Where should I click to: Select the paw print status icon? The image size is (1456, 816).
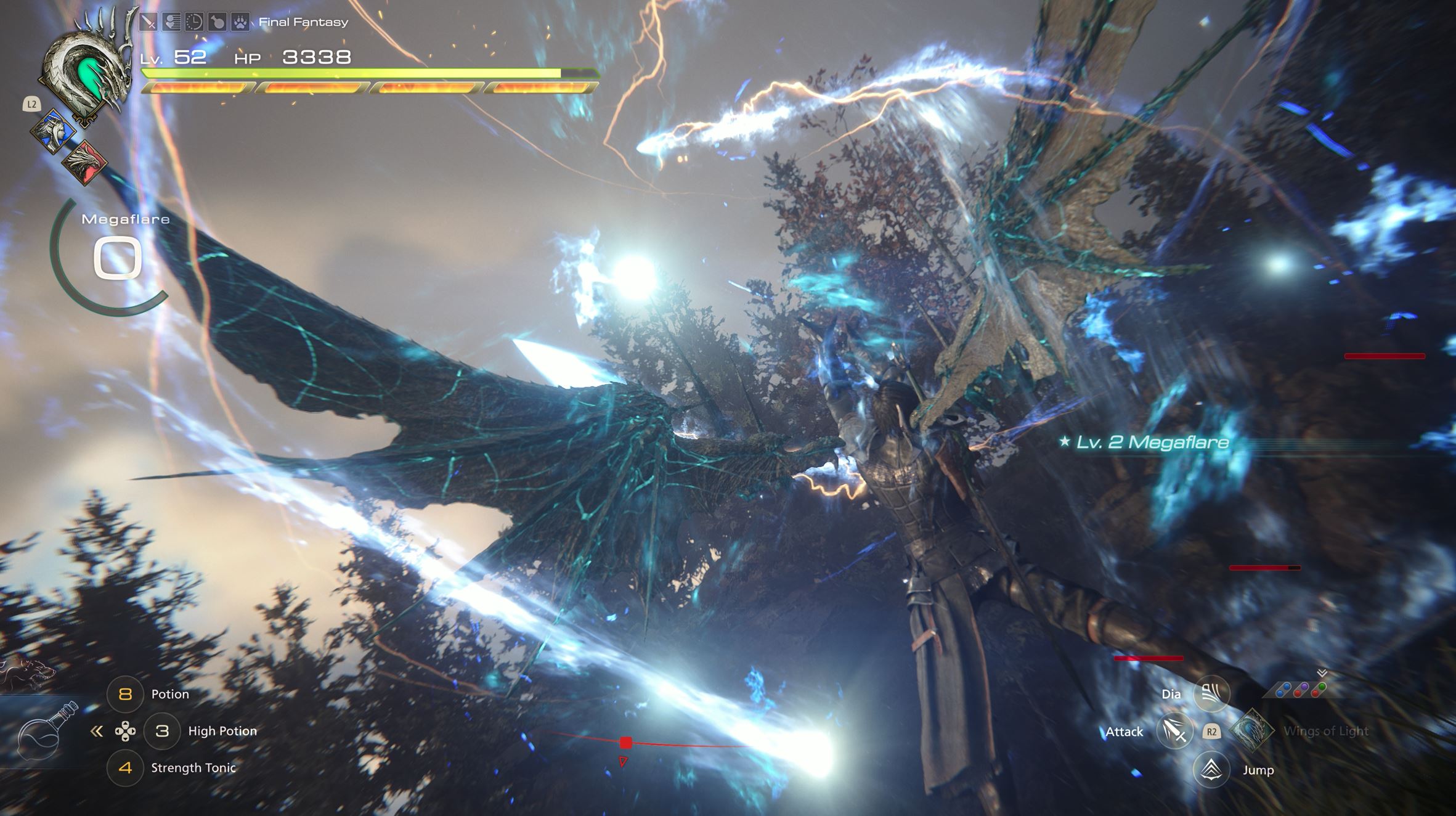[x=240, y=22]
